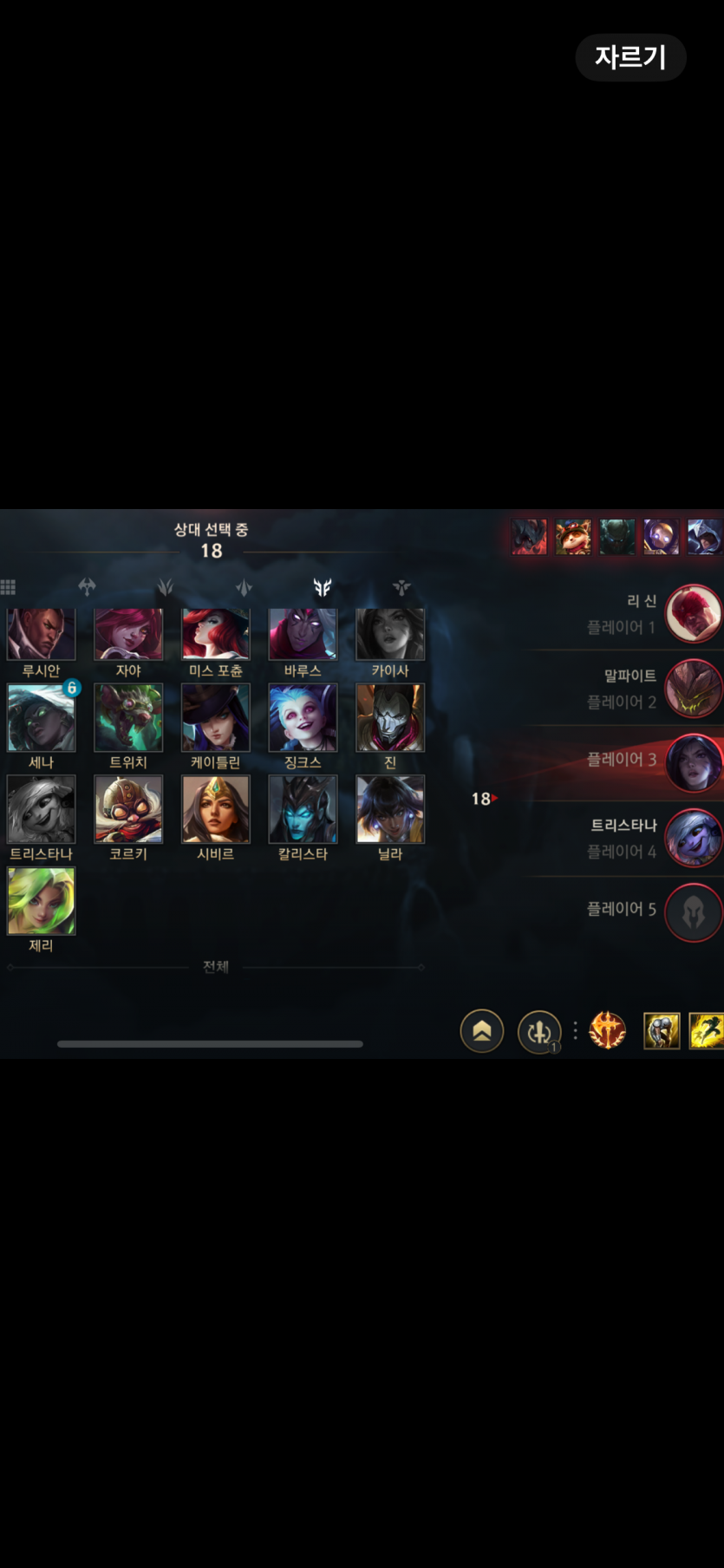Tap the 자르기 crop button
The height and width of the screenshot is (1568, 724).
pos(630,57)
